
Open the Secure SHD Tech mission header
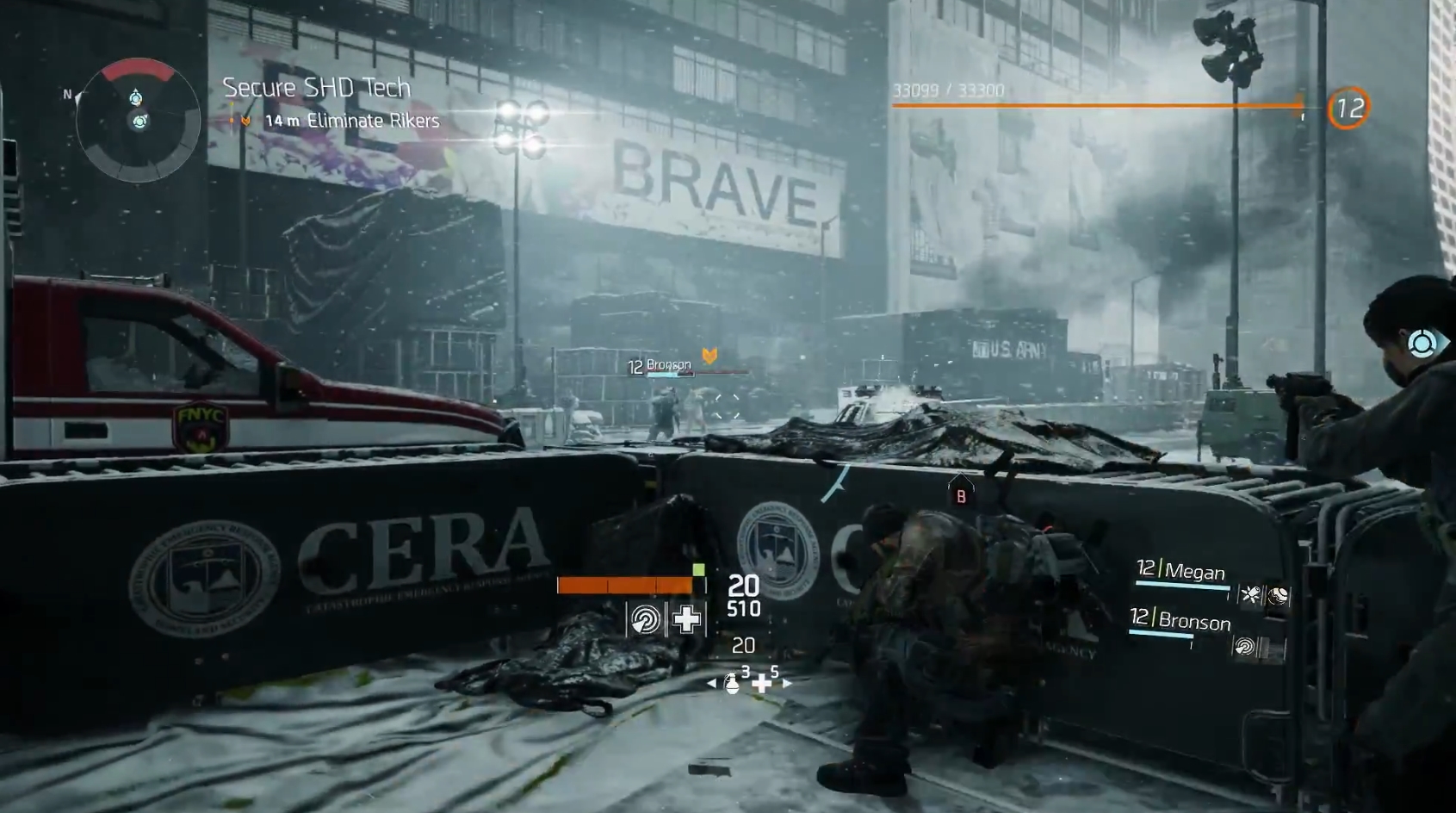coord(315,87)
